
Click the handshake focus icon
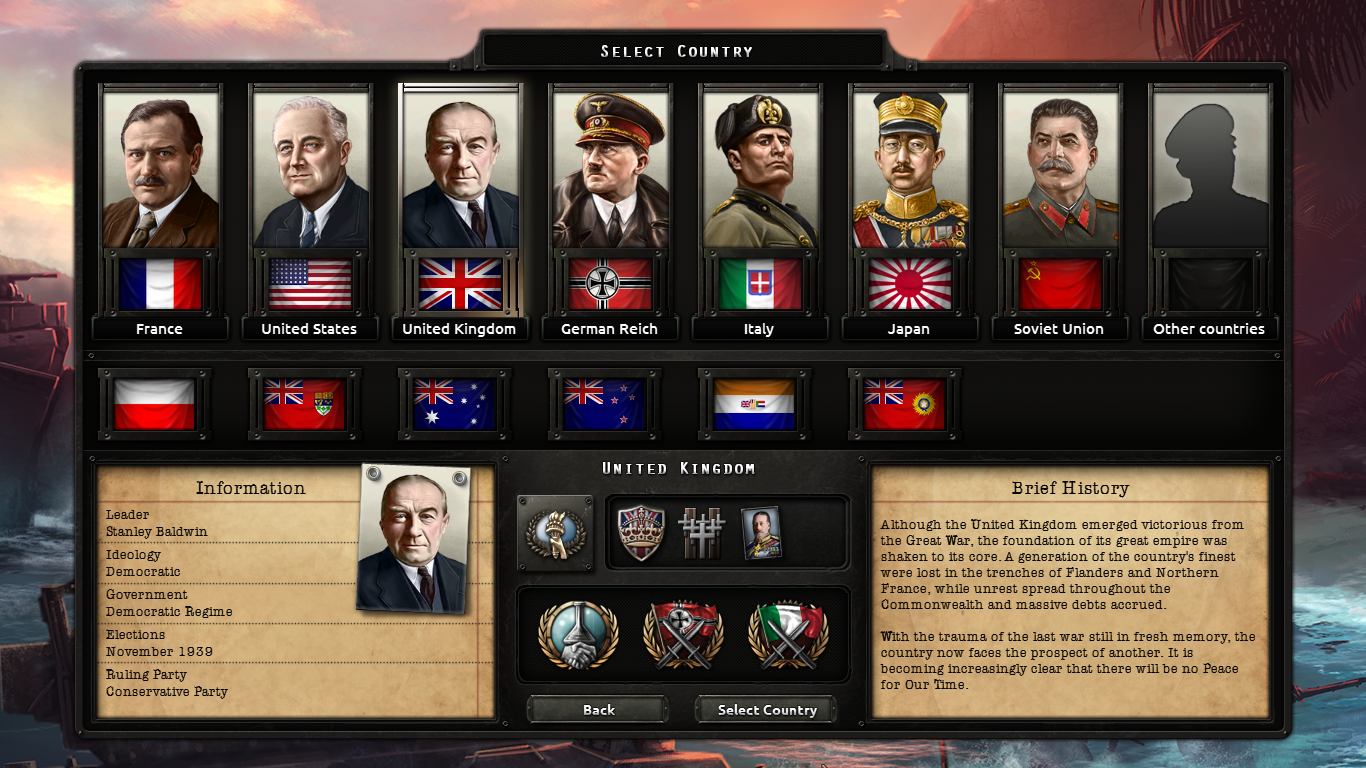coord(578,635)
